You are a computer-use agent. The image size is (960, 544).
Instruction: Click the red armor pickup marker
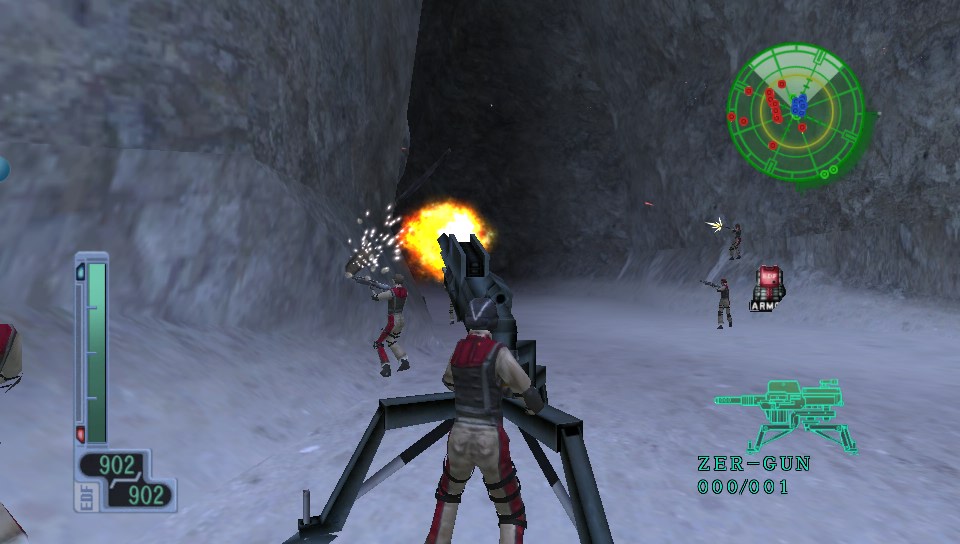coord(767,283)
